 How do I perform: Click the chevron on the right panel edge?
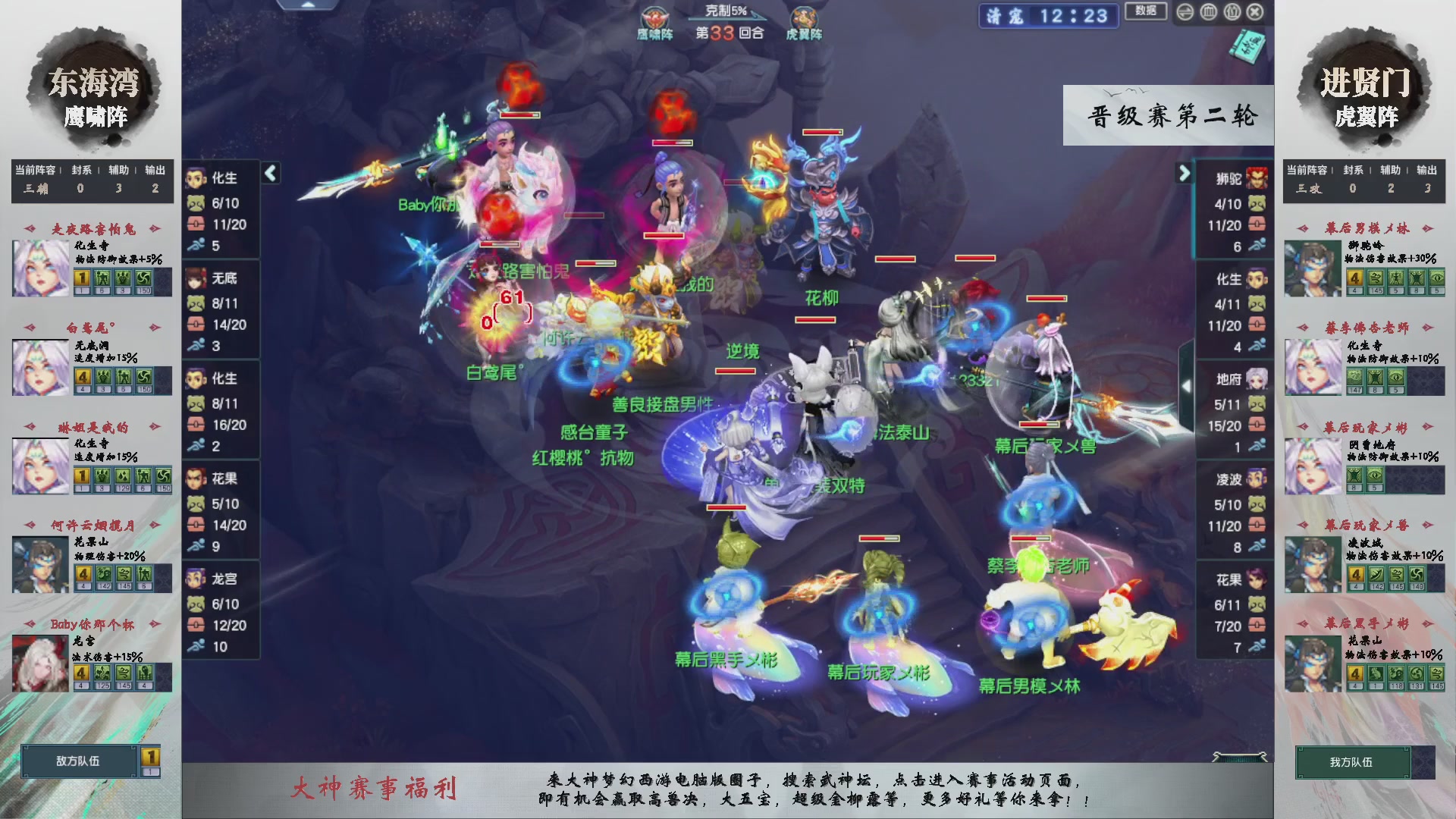click(x=1188, y=385)
